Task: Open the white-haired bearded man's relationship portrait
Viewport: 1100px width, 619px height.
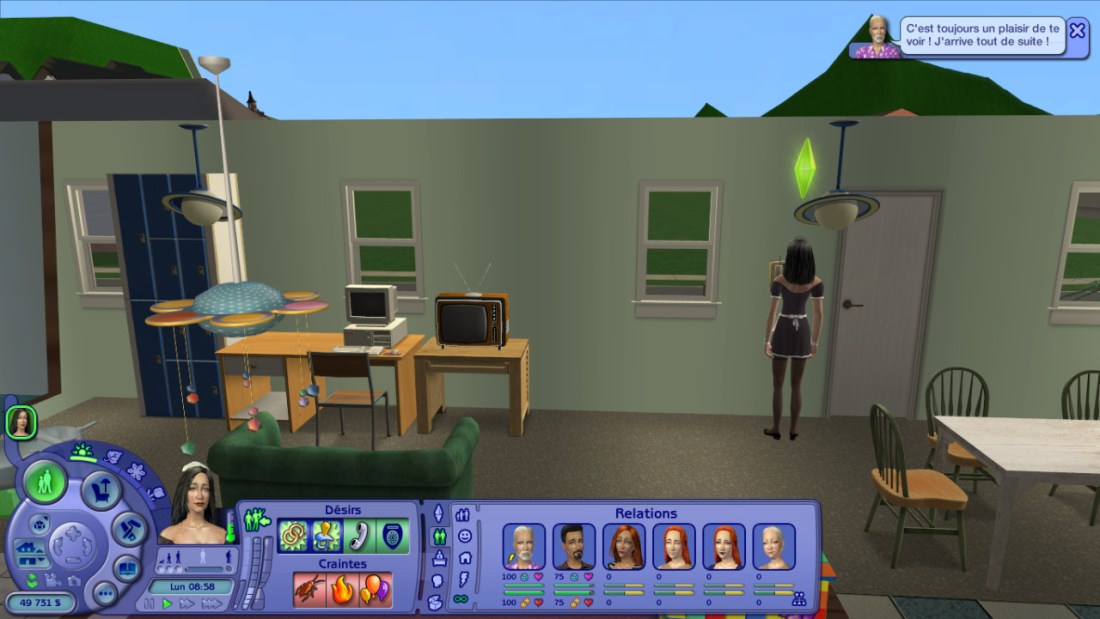Action: [x=524, y=546]
